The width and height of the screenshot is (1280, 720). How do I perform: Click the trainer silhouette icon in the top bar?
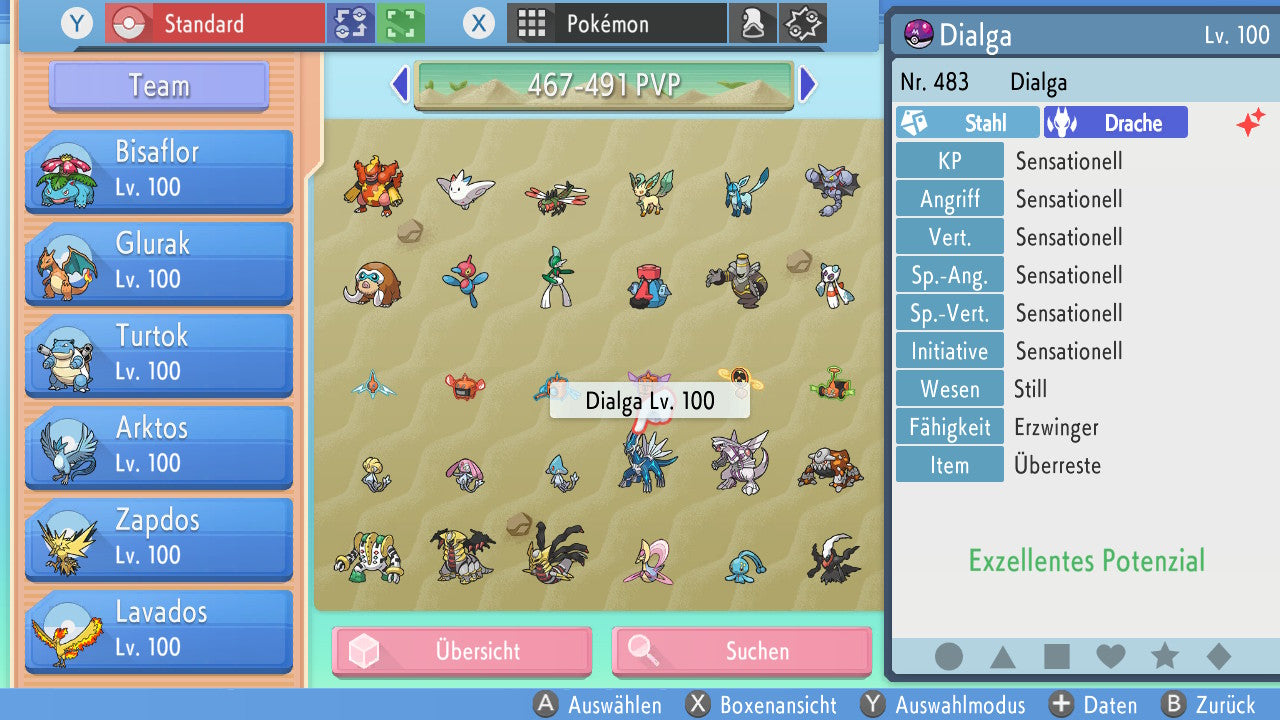coord(753,23)
